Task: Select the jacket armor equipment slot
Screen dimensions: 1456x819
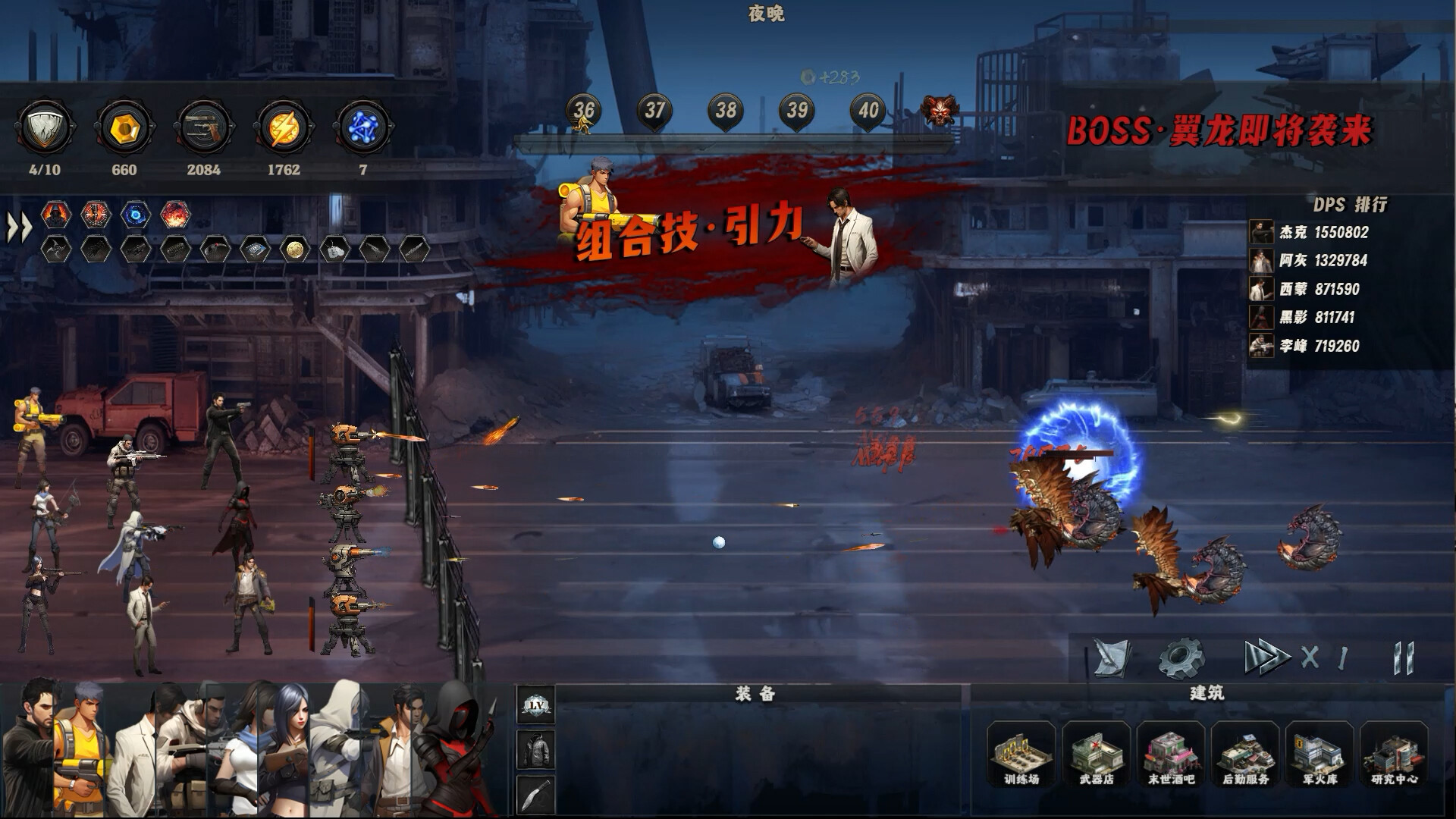Action: tap(535, 750)
